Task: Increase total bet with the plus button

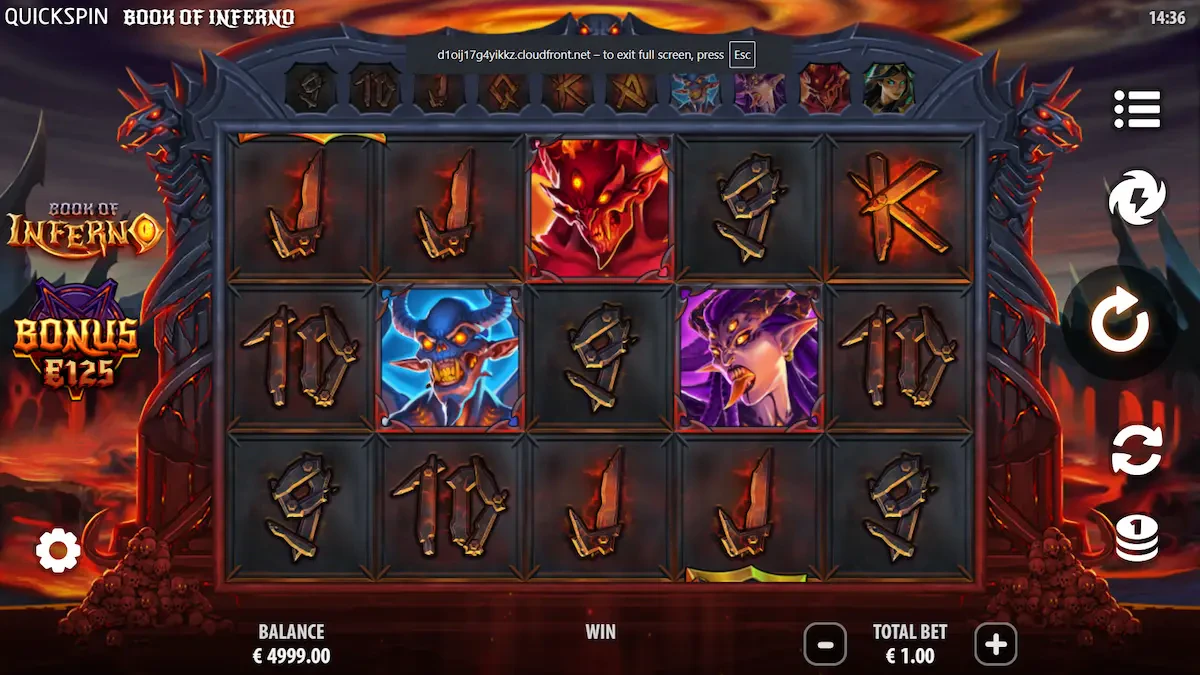Action: click(995, 645)
